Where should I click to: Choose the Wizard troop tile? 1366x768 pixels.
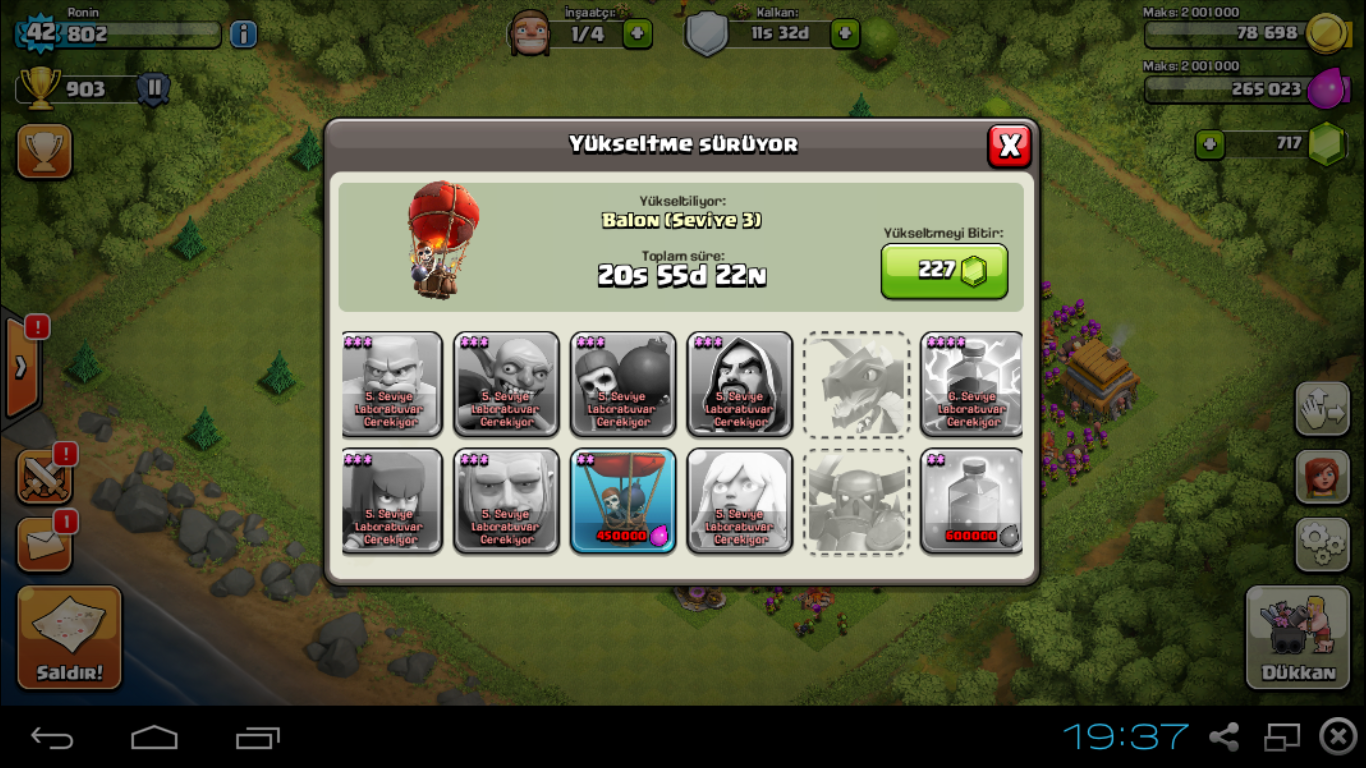pos(740,385)
